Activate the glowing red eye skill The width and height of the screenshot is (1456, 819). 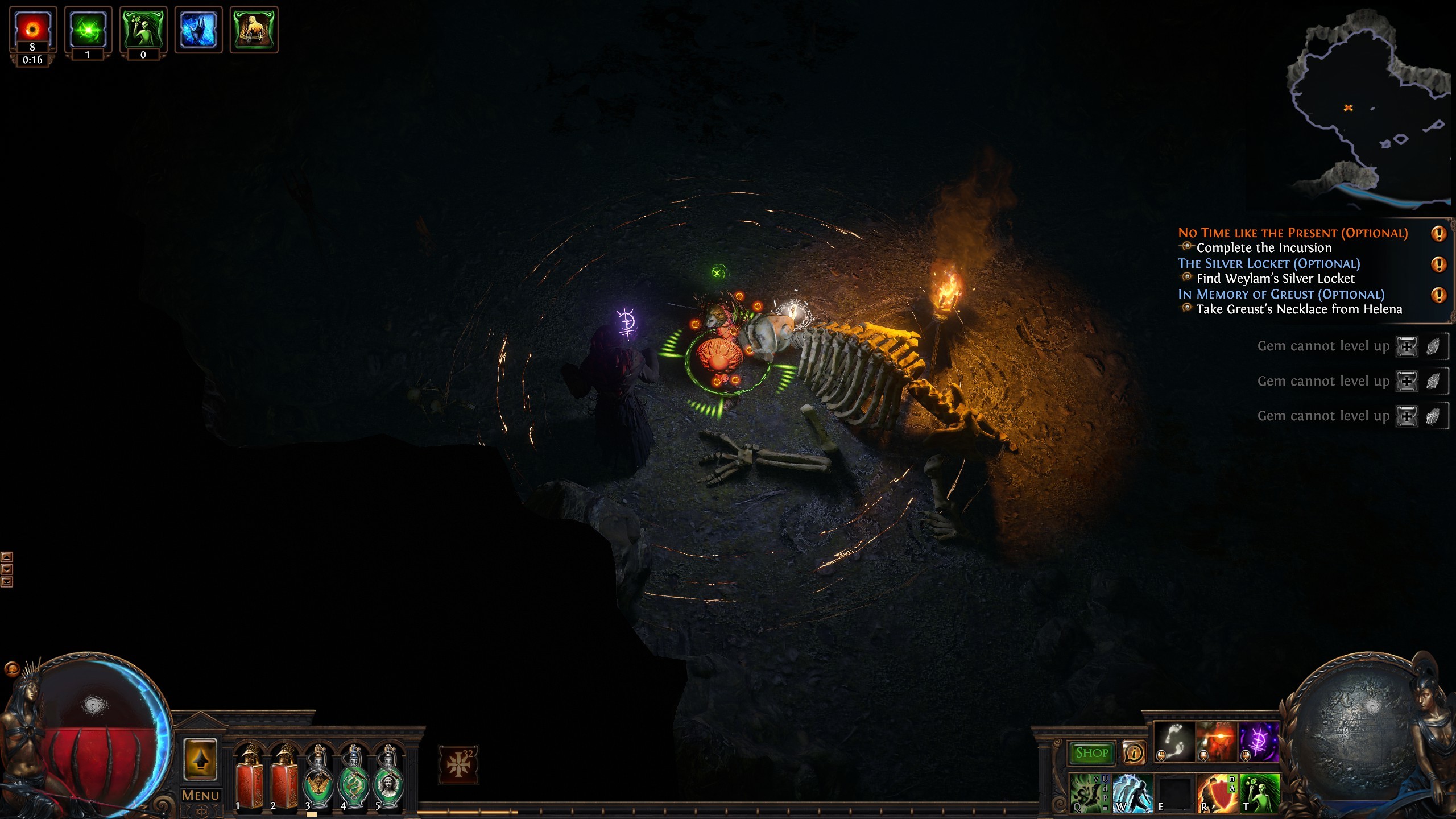[x=1217, y=742]
